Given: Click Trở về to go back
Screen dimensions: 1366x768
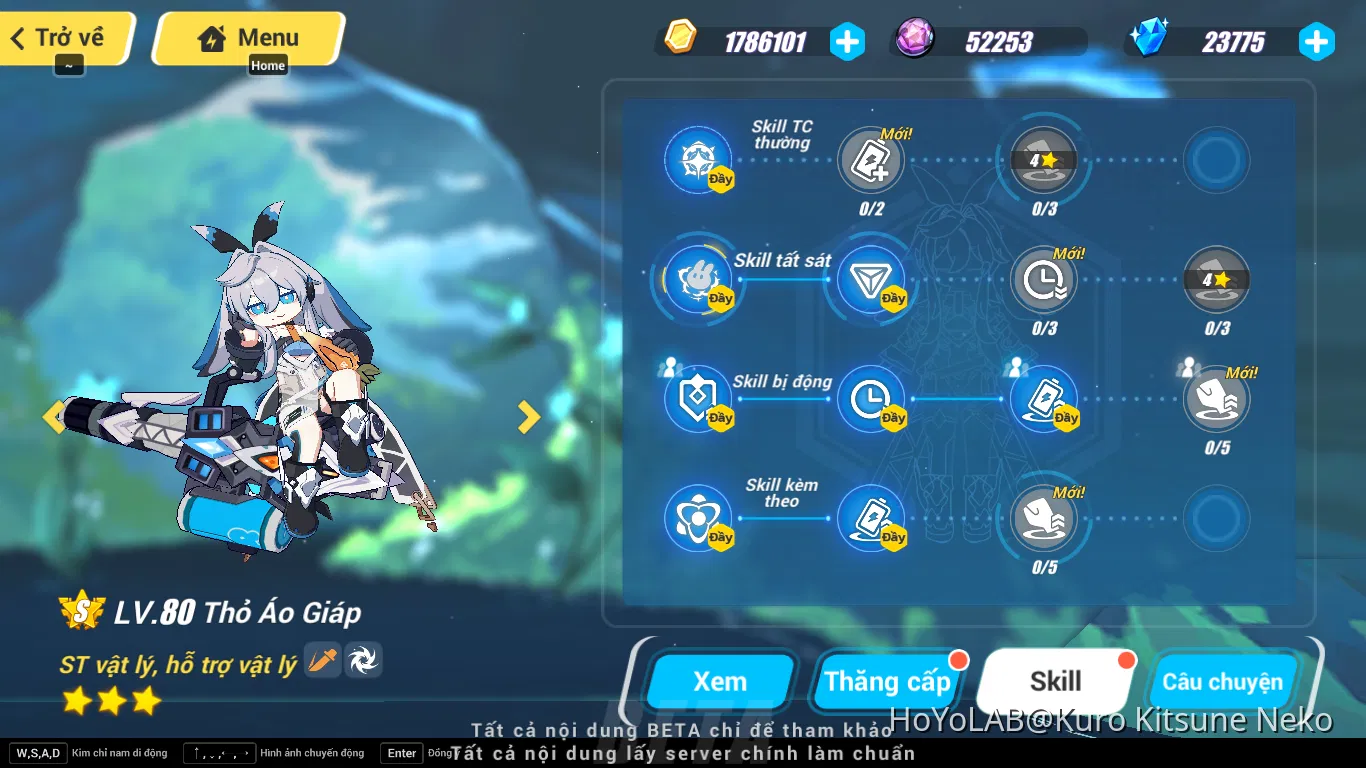Looking at the screenshot, I should click(x=60, y=36).
